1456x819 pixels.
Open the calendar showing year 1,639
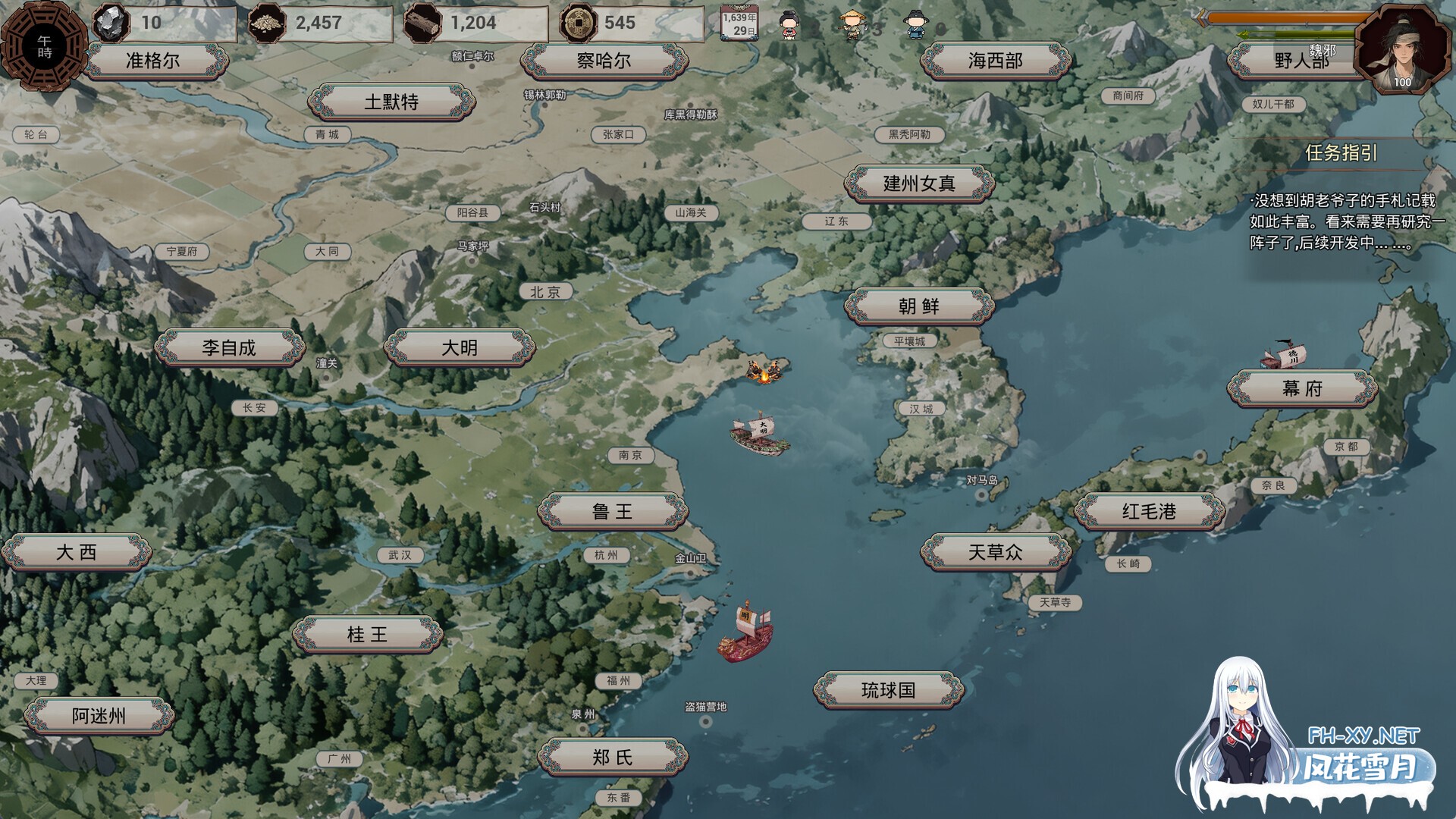(738, 23)
